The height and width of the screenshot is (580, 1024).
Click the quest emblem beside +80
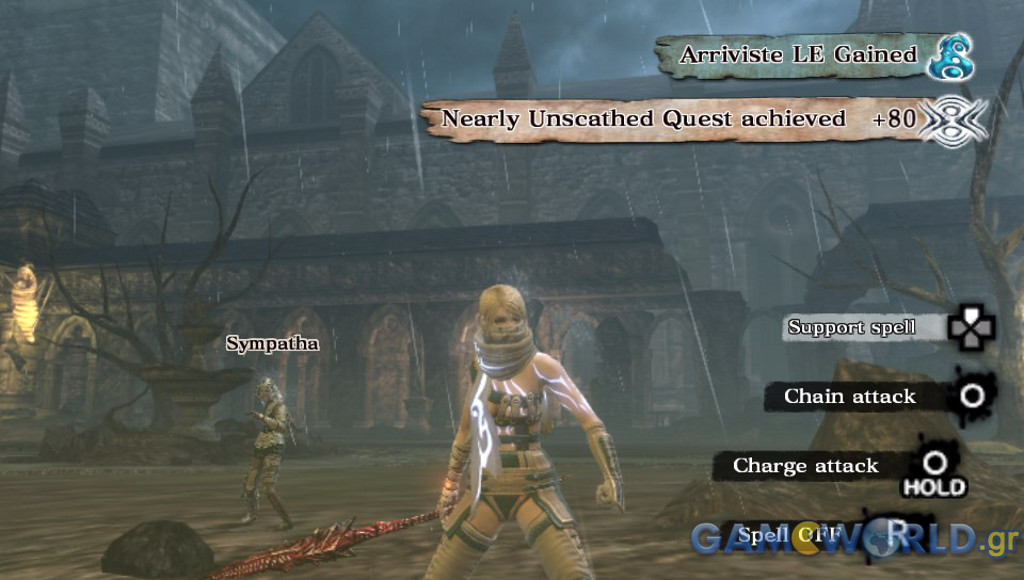[952, 120]
